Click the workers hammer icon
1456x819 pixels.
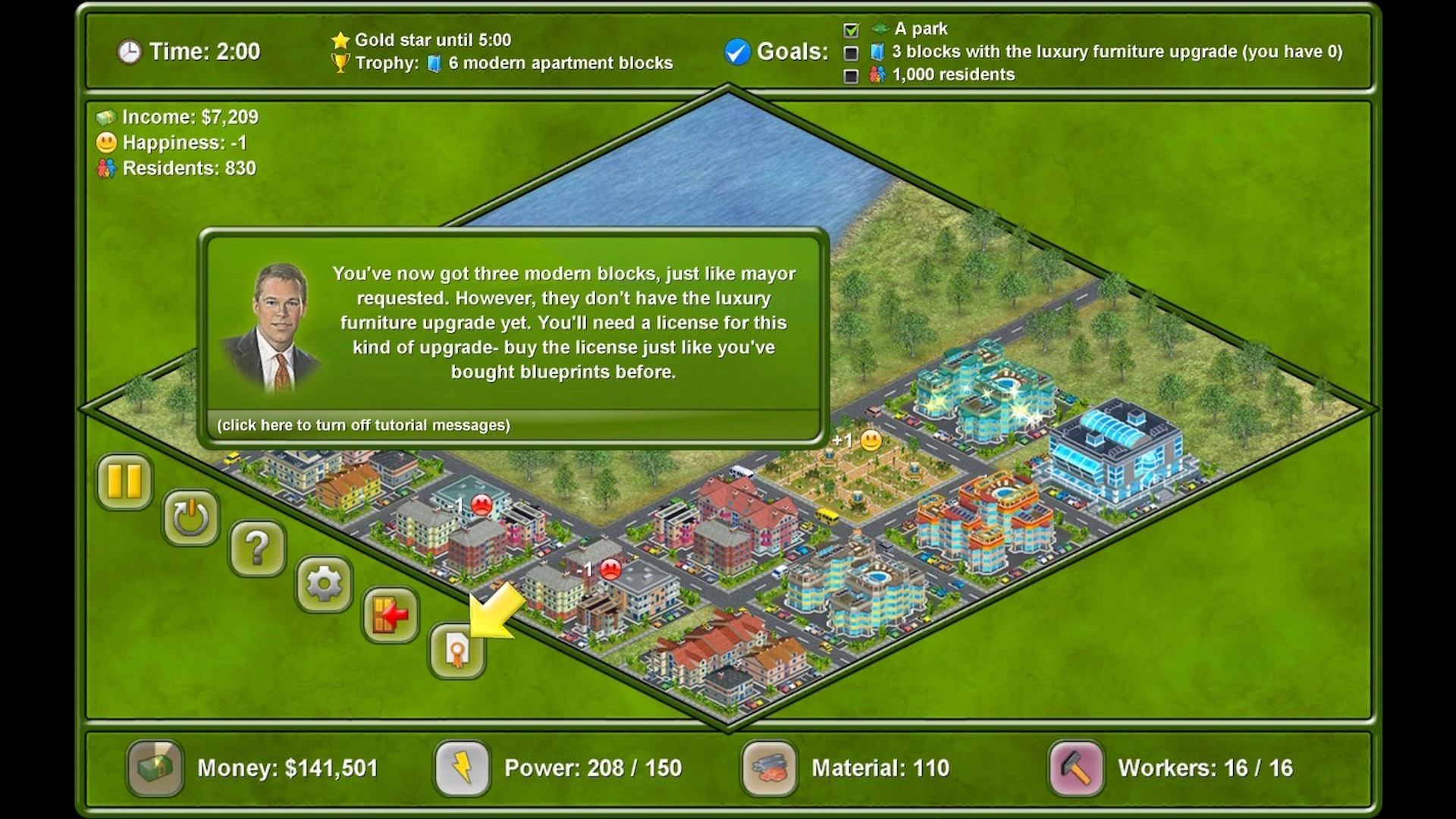(x=1075, y=768)
